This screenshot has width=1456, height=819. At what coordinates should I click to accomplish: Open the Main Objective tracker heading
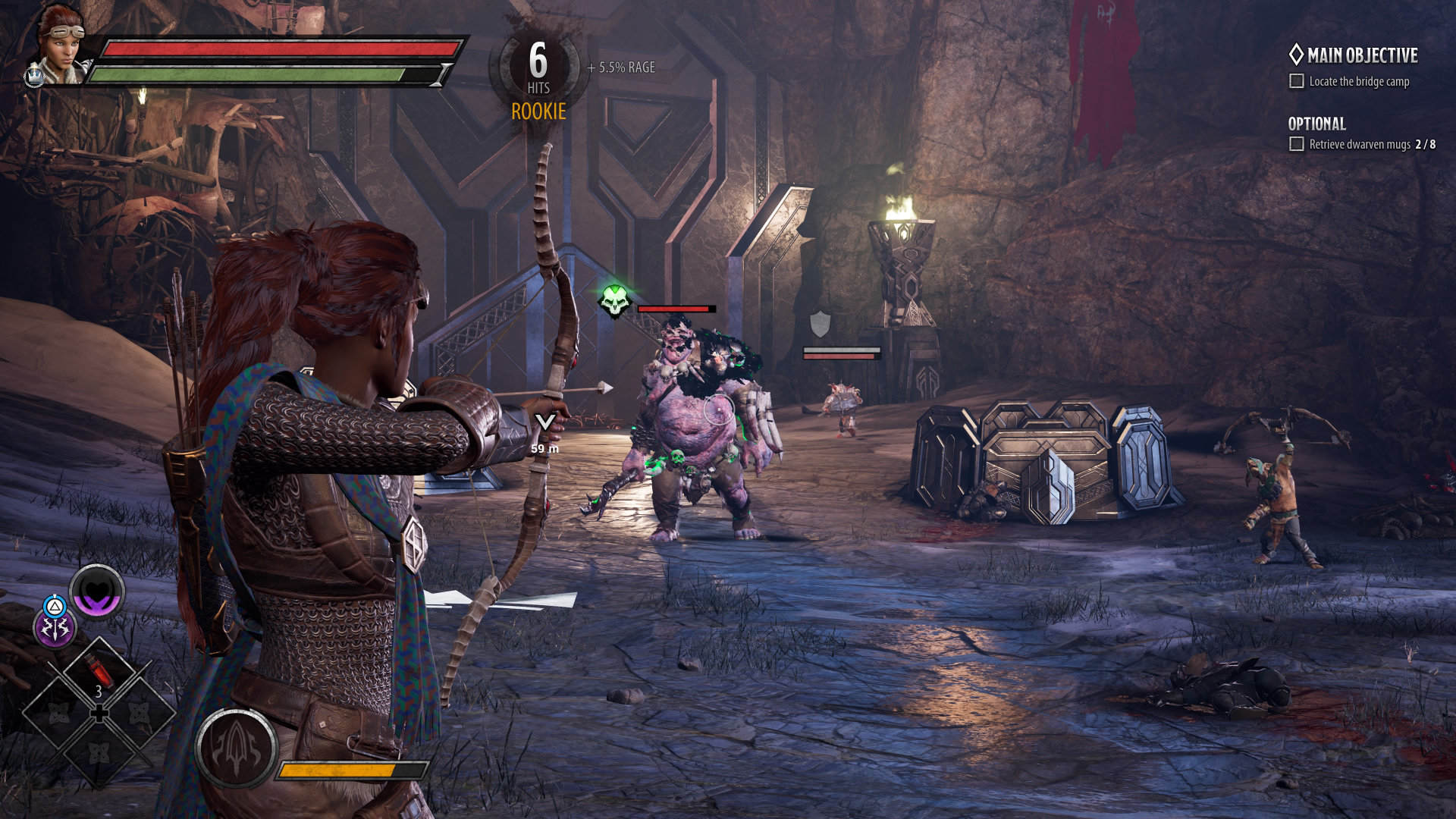(1353, 55)
